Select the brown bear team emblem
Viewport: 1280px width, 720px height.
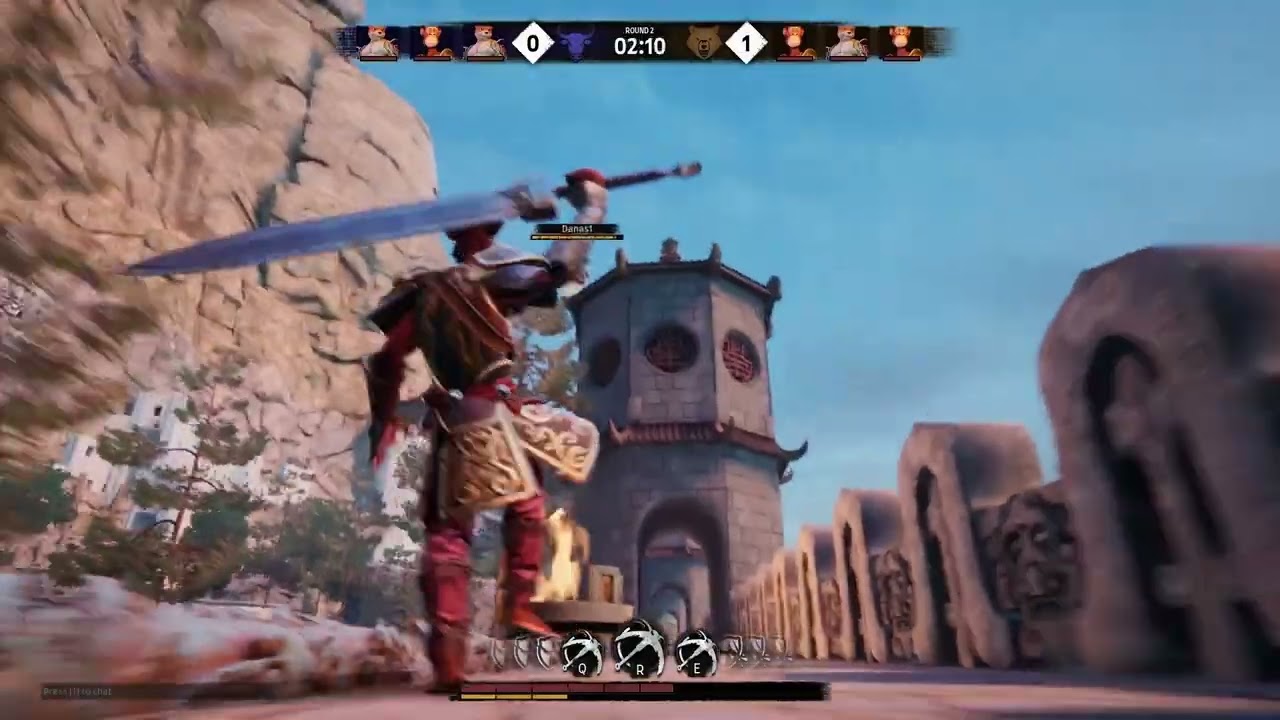pos(703,44)
